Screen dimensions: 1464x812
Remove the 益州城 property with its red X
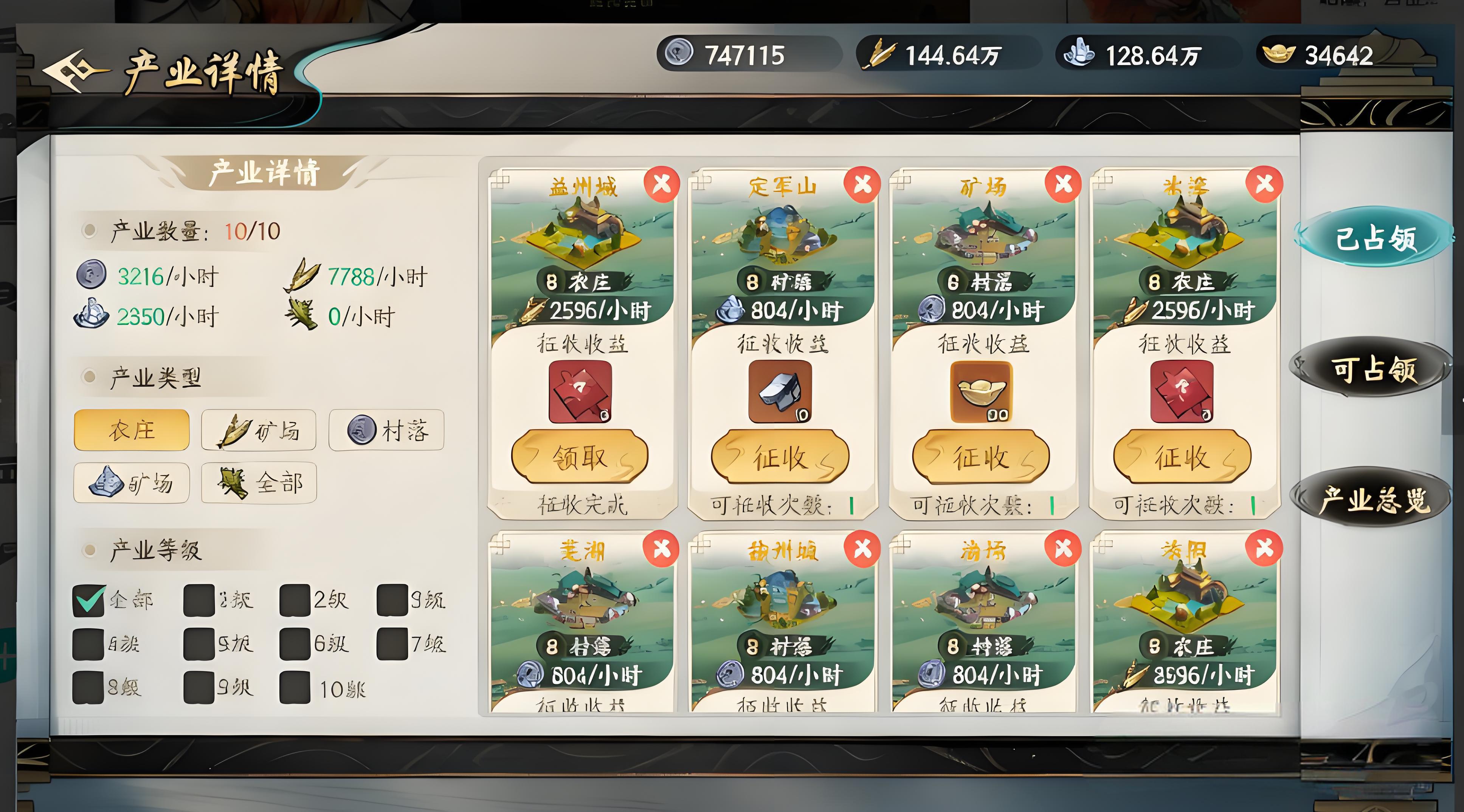(x=662, y=185)
